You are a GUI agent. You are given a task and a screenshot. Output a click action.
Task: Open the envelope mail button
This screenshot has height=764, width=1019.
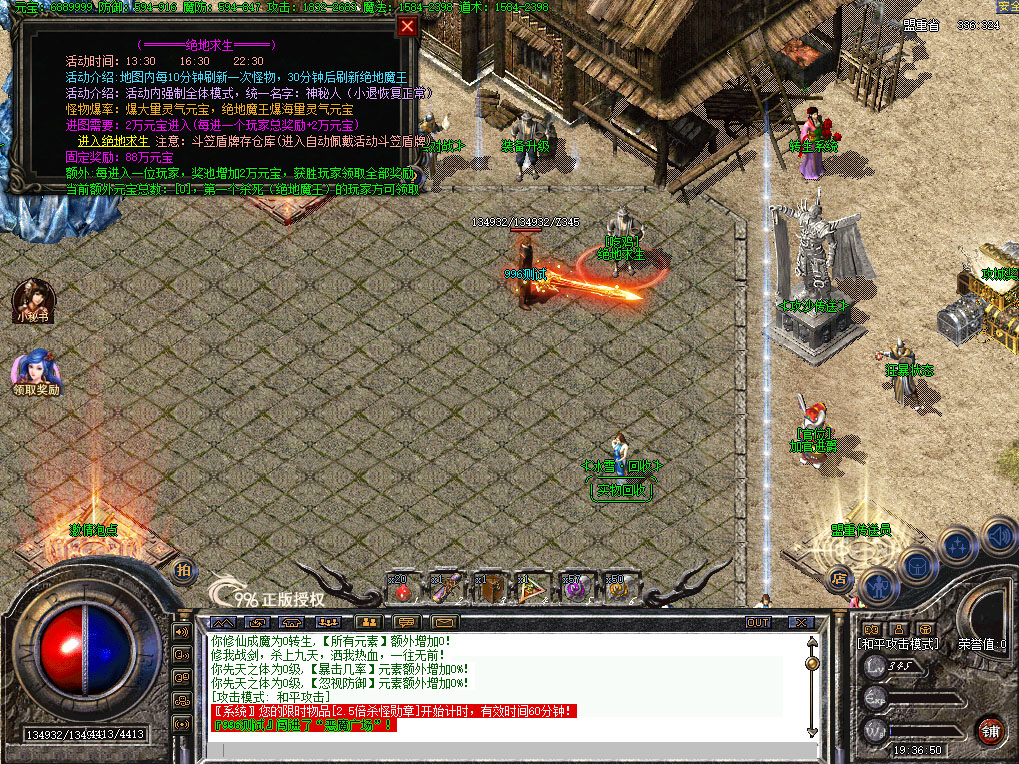pyautogui.click(x=444, y=622)
